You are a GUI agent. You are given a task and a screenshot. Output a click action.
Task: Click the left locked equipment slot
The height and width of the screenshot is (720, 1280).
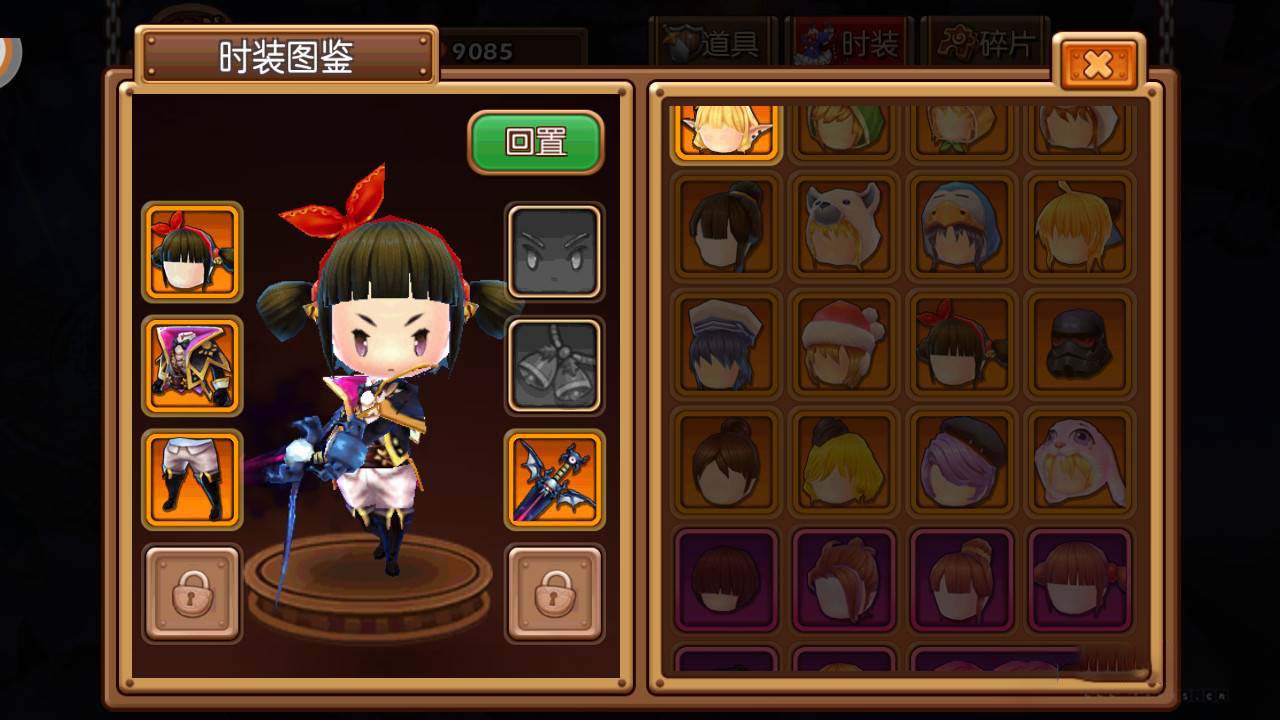[192, 596]
